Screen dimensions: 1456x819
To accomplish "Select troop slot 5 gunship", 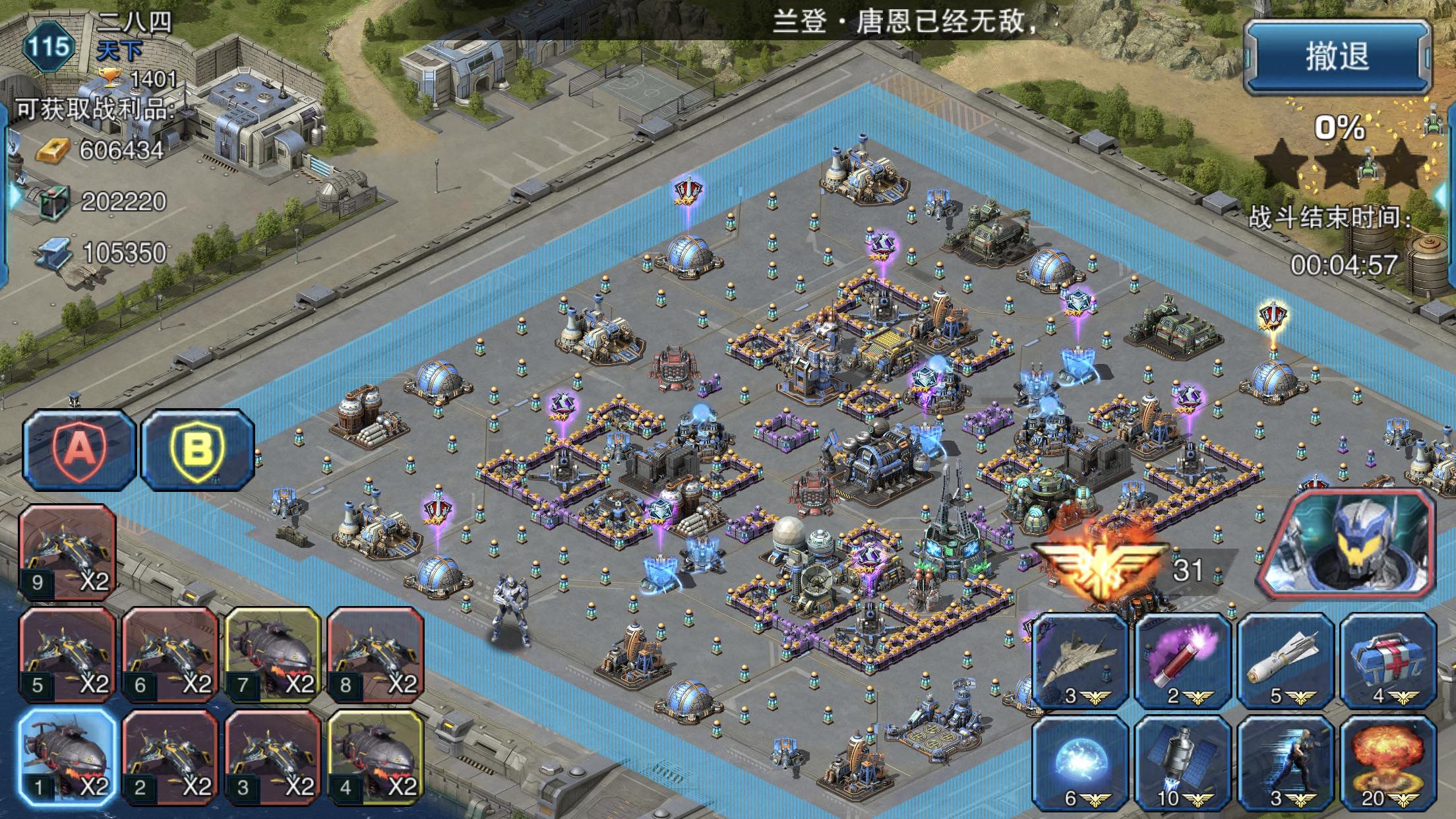I will [67, 655].
